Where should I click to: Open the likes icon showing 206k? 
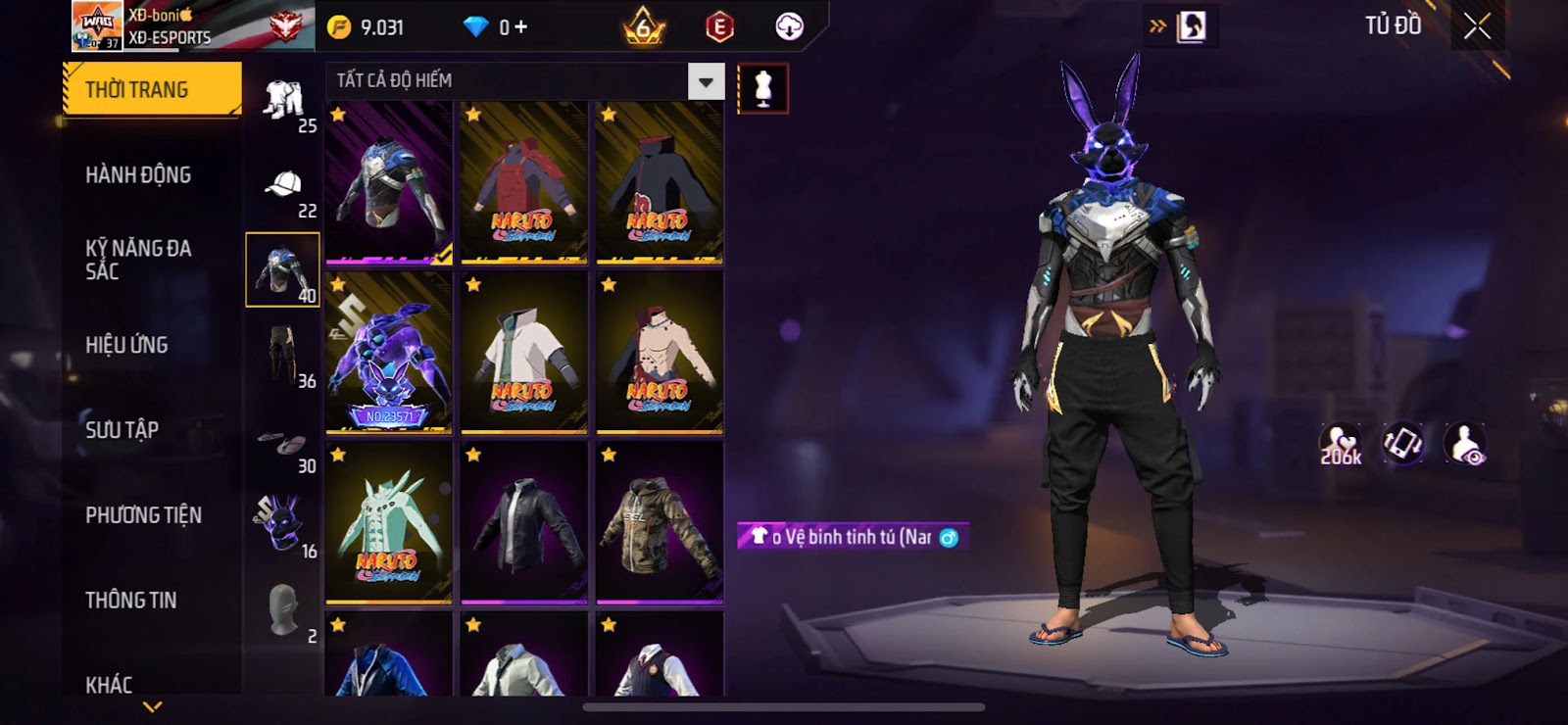(x=1340, y=444)
